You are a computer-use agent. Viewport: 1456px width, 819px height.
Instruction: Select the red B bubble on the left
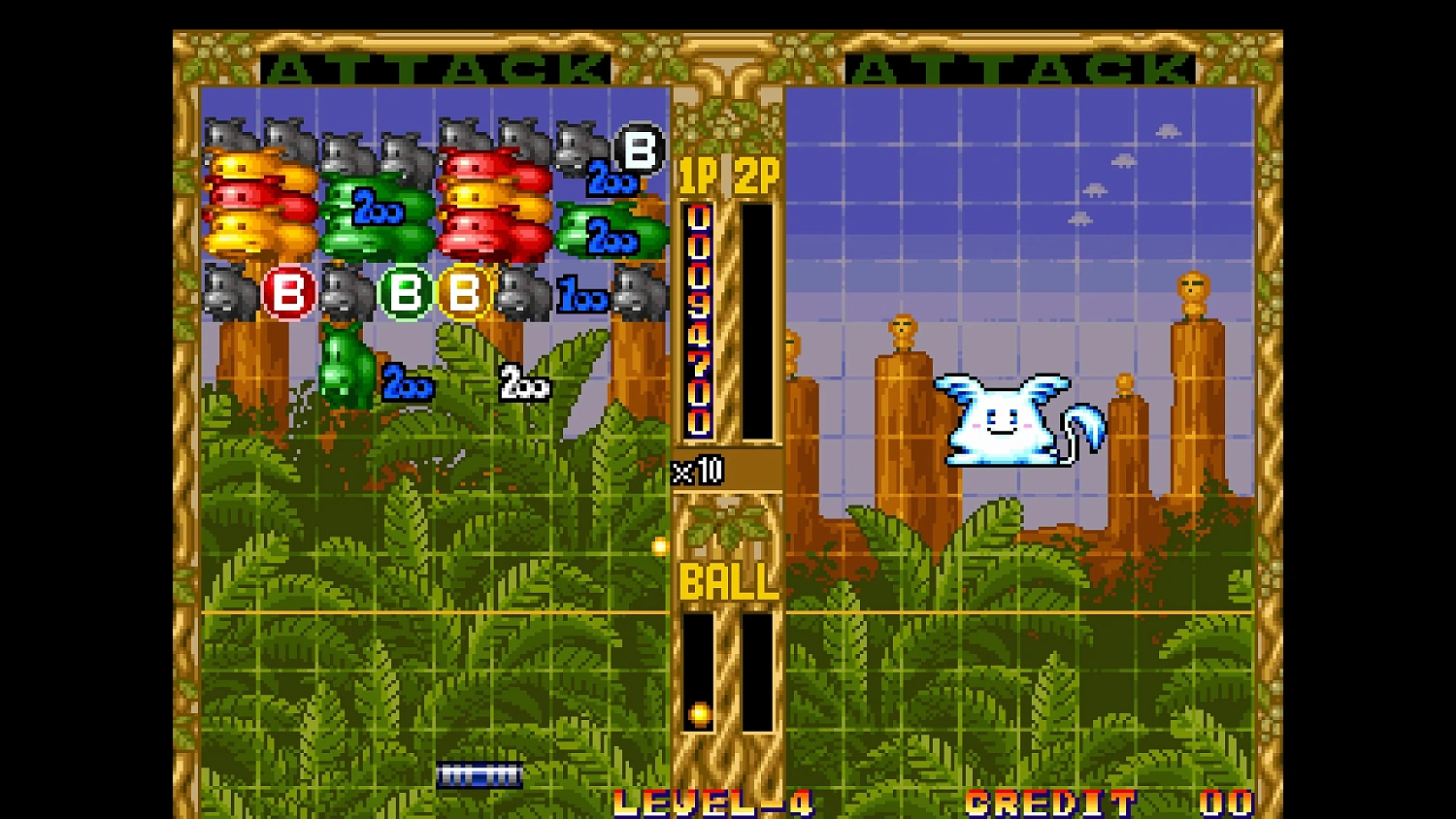point(288,291)
